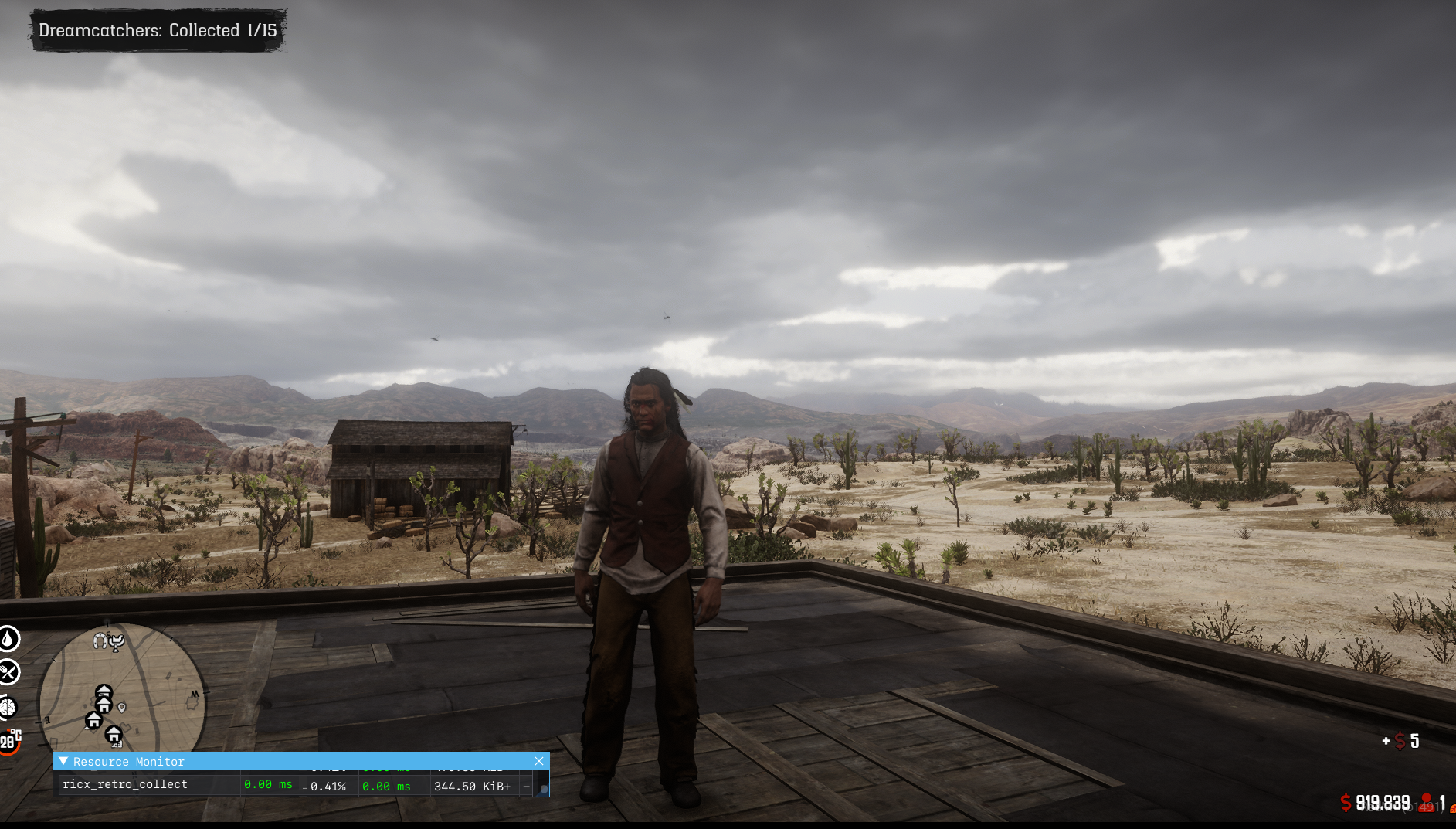Collapse the Resource Monitor panel arrow
1456x829 pixels.
coord(63,761)
